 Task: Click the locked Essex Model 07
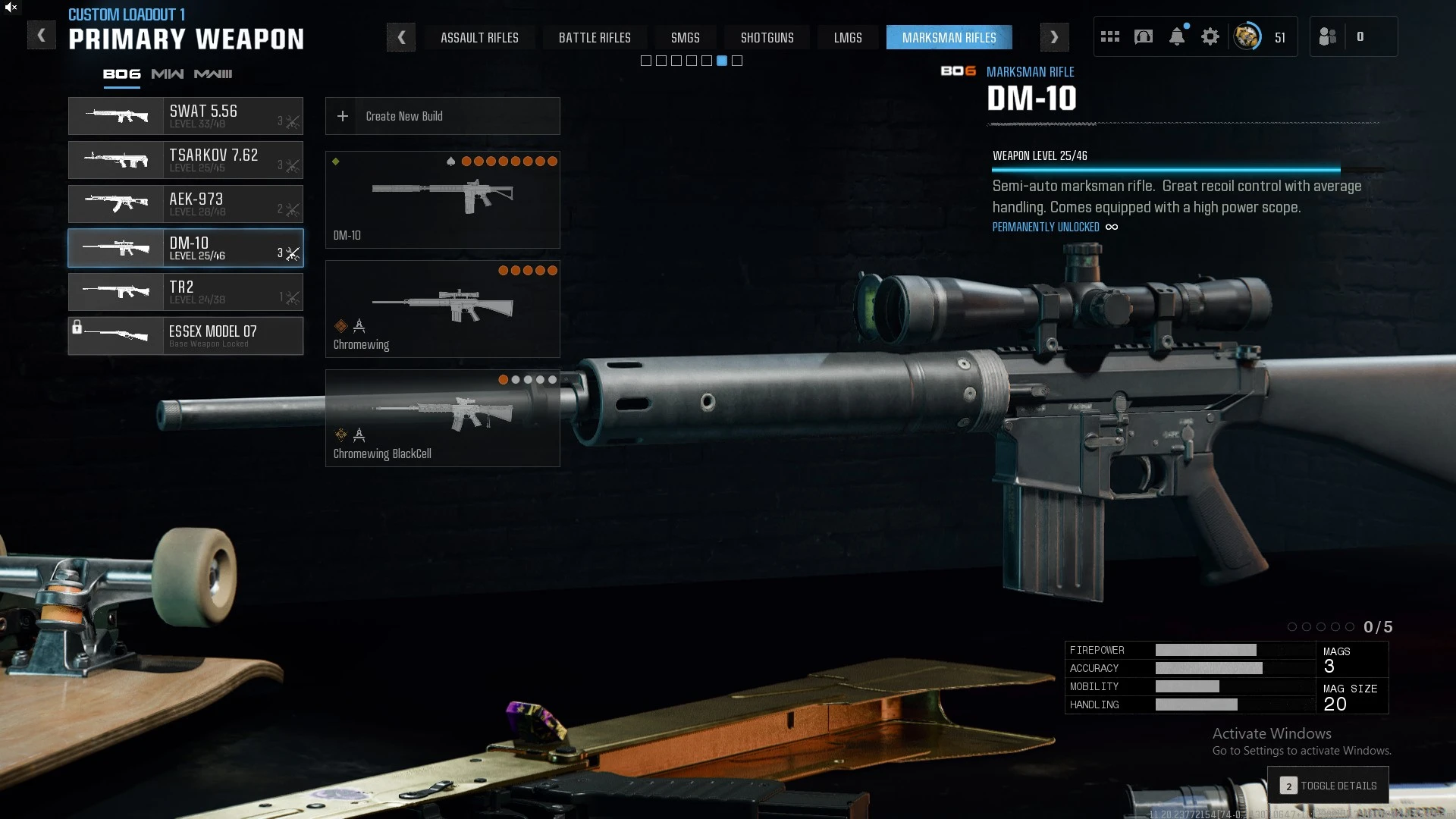pyautogui.click(x=186, y=336)
